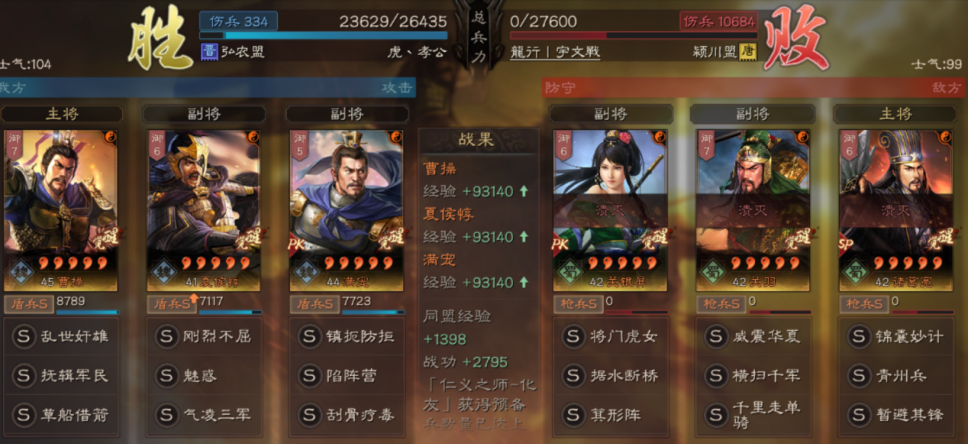The width and height of the screenshot is (969, 444).
Task: Show the 威震华夏 skill info
Action: tap(753, 337)
